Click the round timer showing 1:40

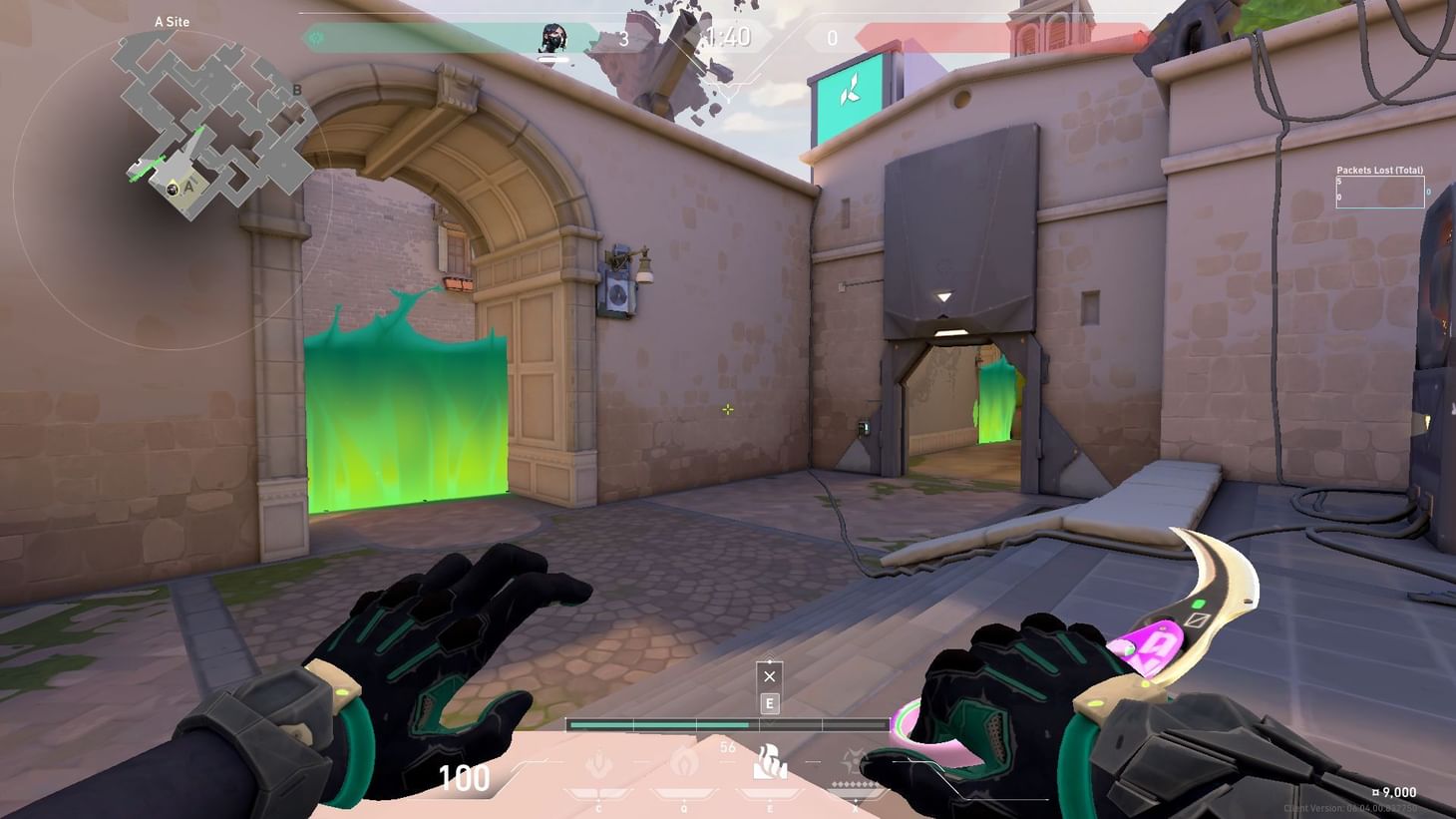pyautogui.click(x=728, y=38)
